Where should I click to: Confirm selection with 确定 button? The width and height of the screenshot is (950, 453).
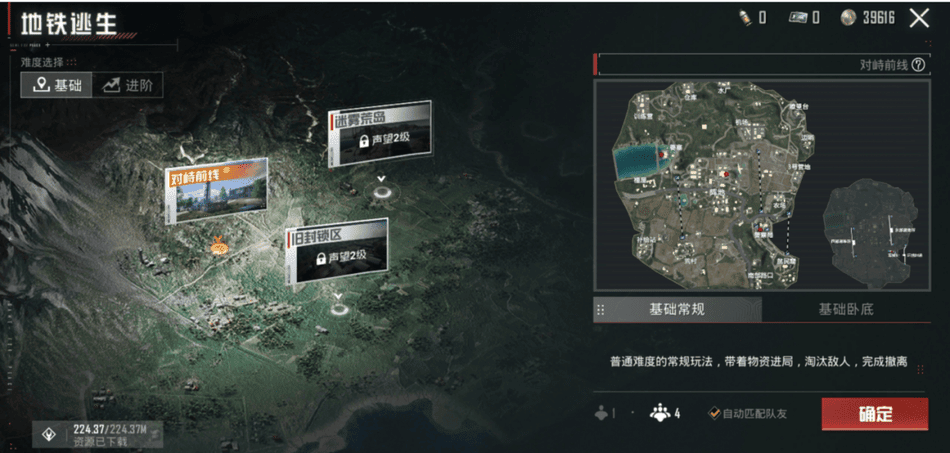click(x=875, y=413)
